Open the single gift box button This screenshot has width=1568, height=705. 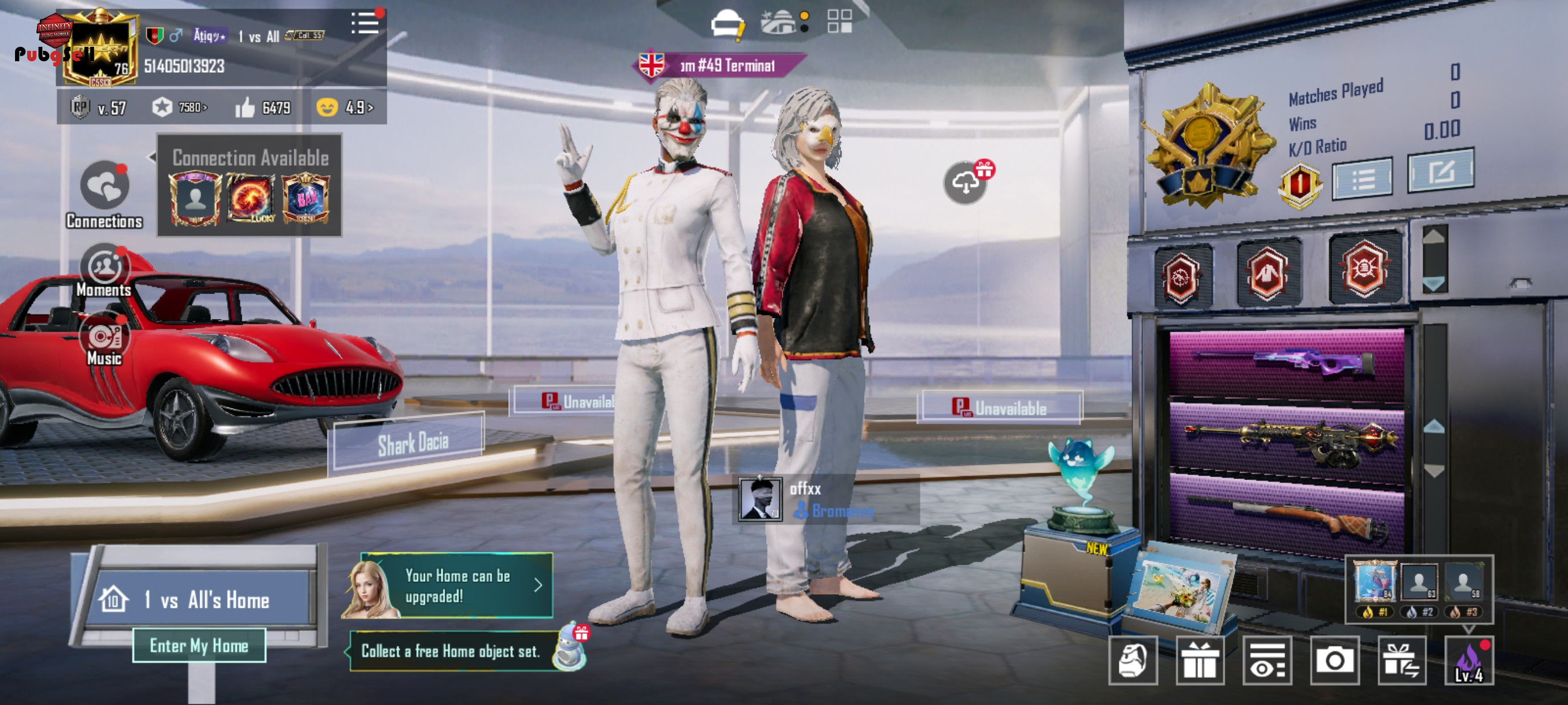pyautogui.click(x=1199, y=661)
